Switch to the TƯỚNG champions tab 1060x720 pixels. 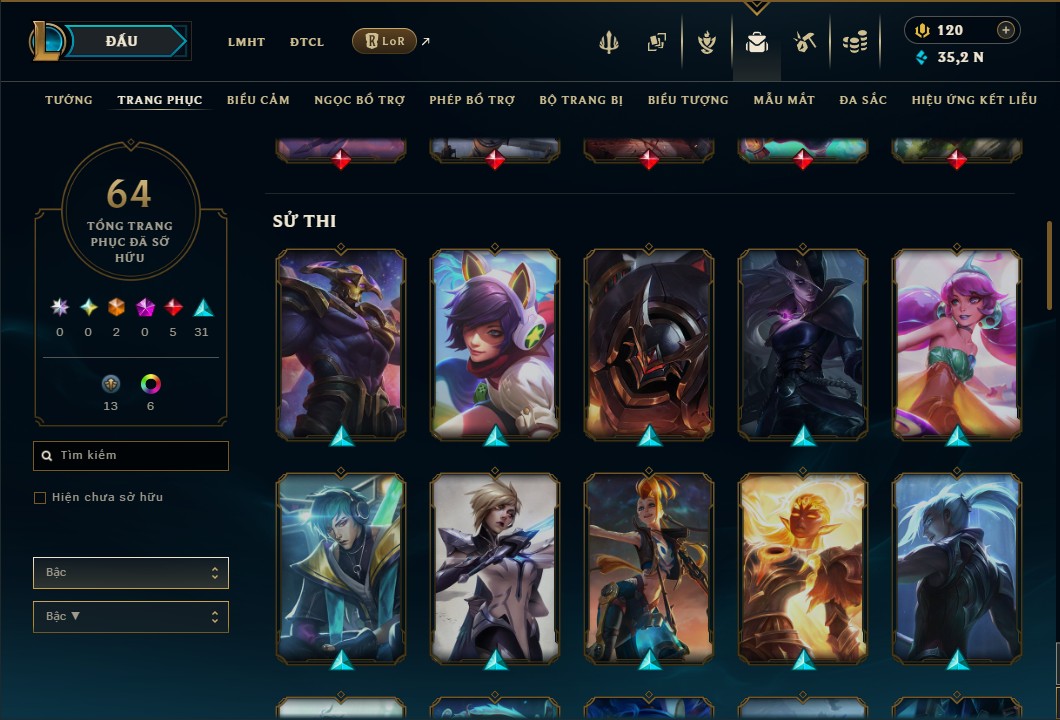[x=69, y=100]
